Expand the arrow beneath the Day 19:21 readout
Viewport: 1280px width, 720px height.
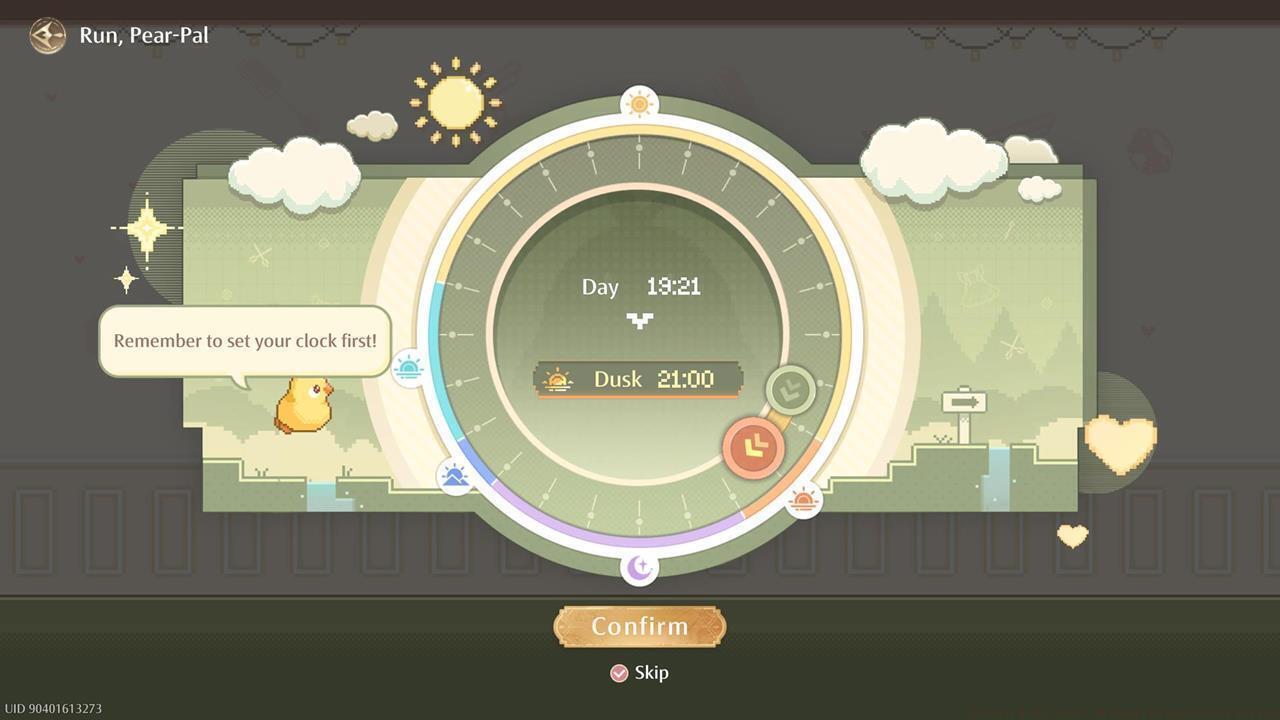[x=639, y=321]
